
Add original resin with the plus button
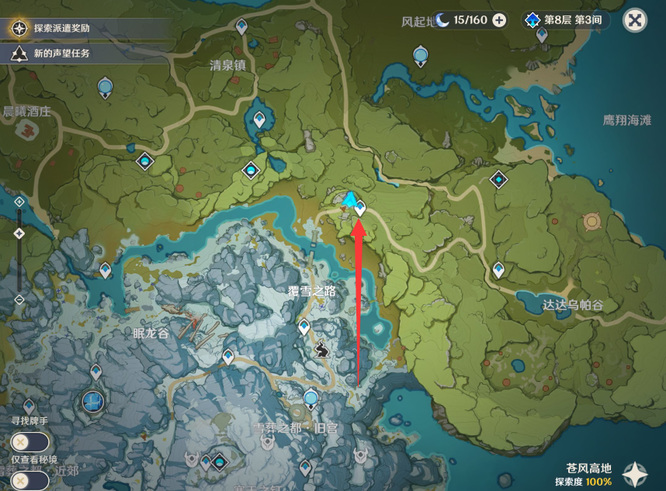[x=499, y=20]
